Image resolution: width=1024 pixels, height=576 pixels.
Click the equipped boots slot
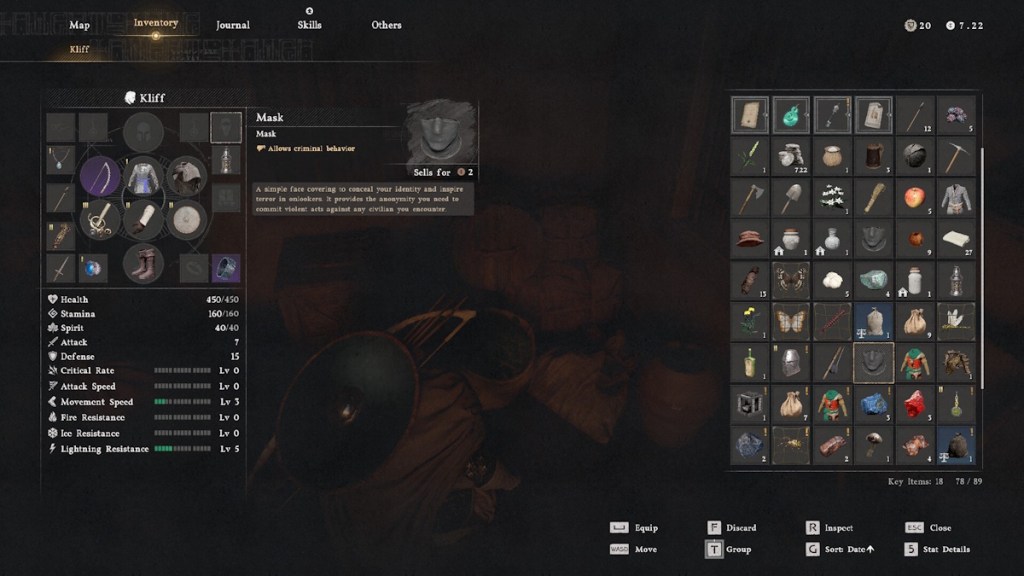point(143,264)
